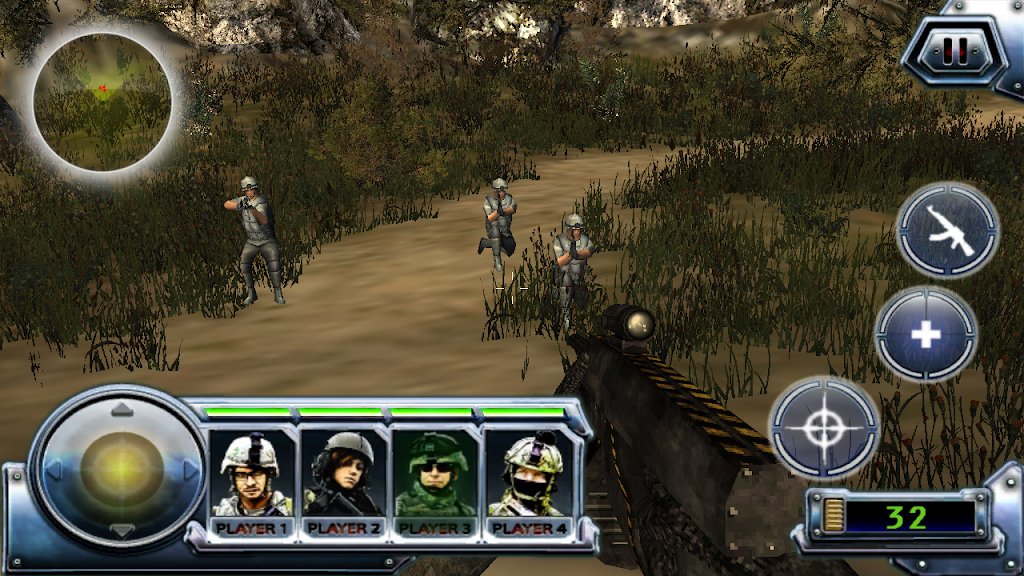Choose the Player 3 camo soldier
The width and height of the screenshot is (1024, 576).
pos(435,478)
